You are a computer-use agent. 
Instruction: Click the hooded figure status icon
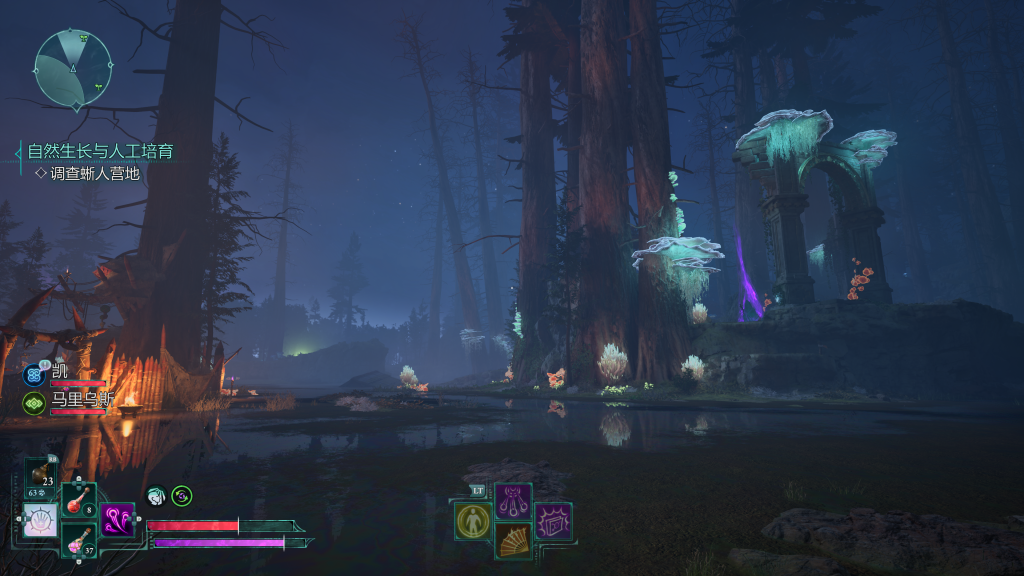tap(155, 495)
